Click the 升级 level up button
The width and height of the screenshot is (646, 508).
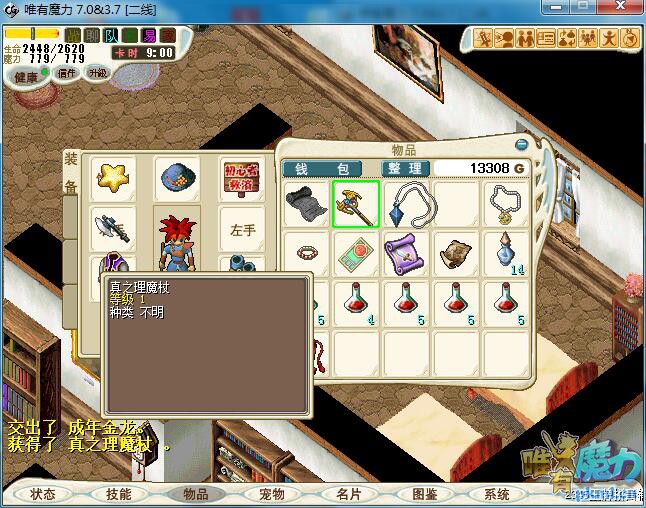[x=97, y=73]
